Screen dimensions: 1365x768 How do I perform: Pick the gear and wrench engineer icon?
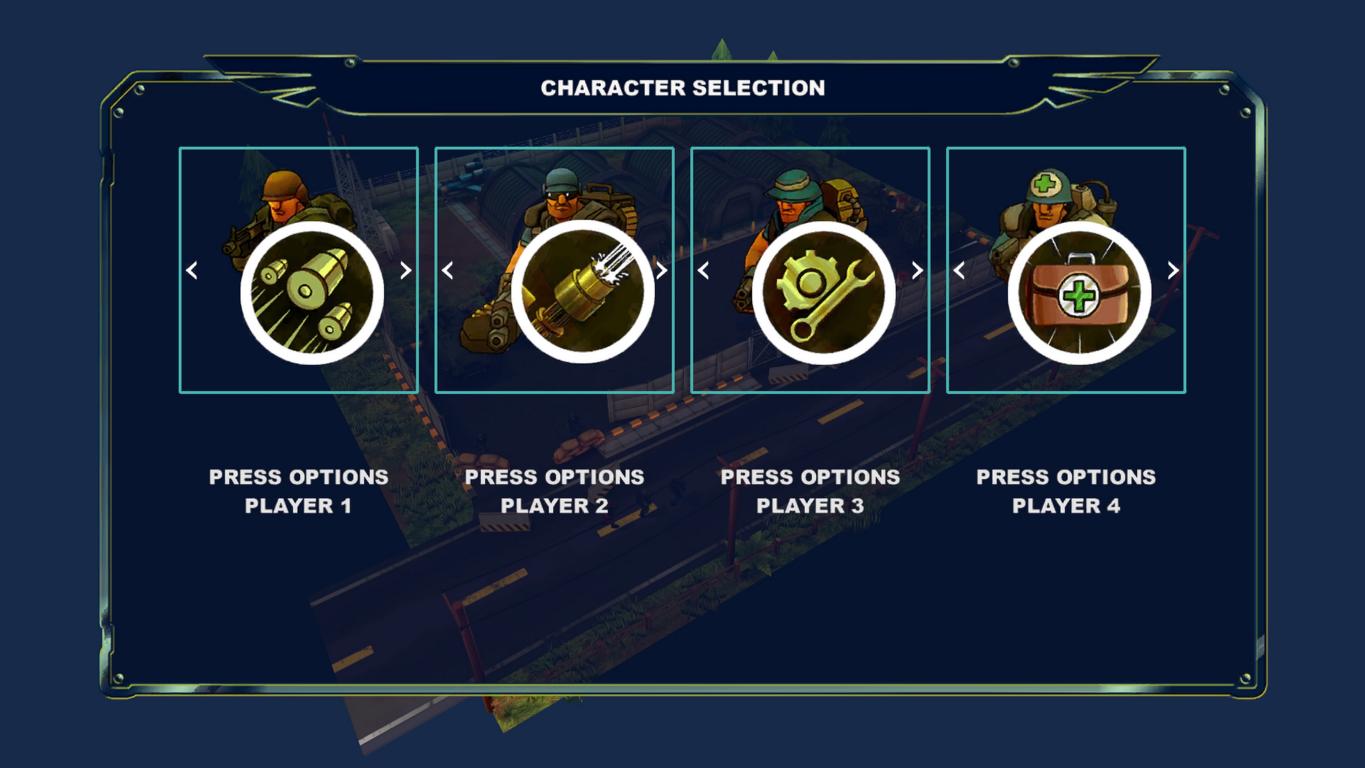tap(824, 293)
